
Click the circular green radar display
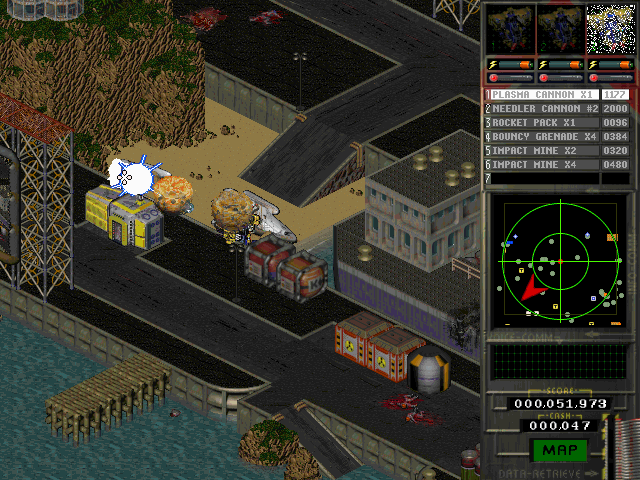coord(559,260)
